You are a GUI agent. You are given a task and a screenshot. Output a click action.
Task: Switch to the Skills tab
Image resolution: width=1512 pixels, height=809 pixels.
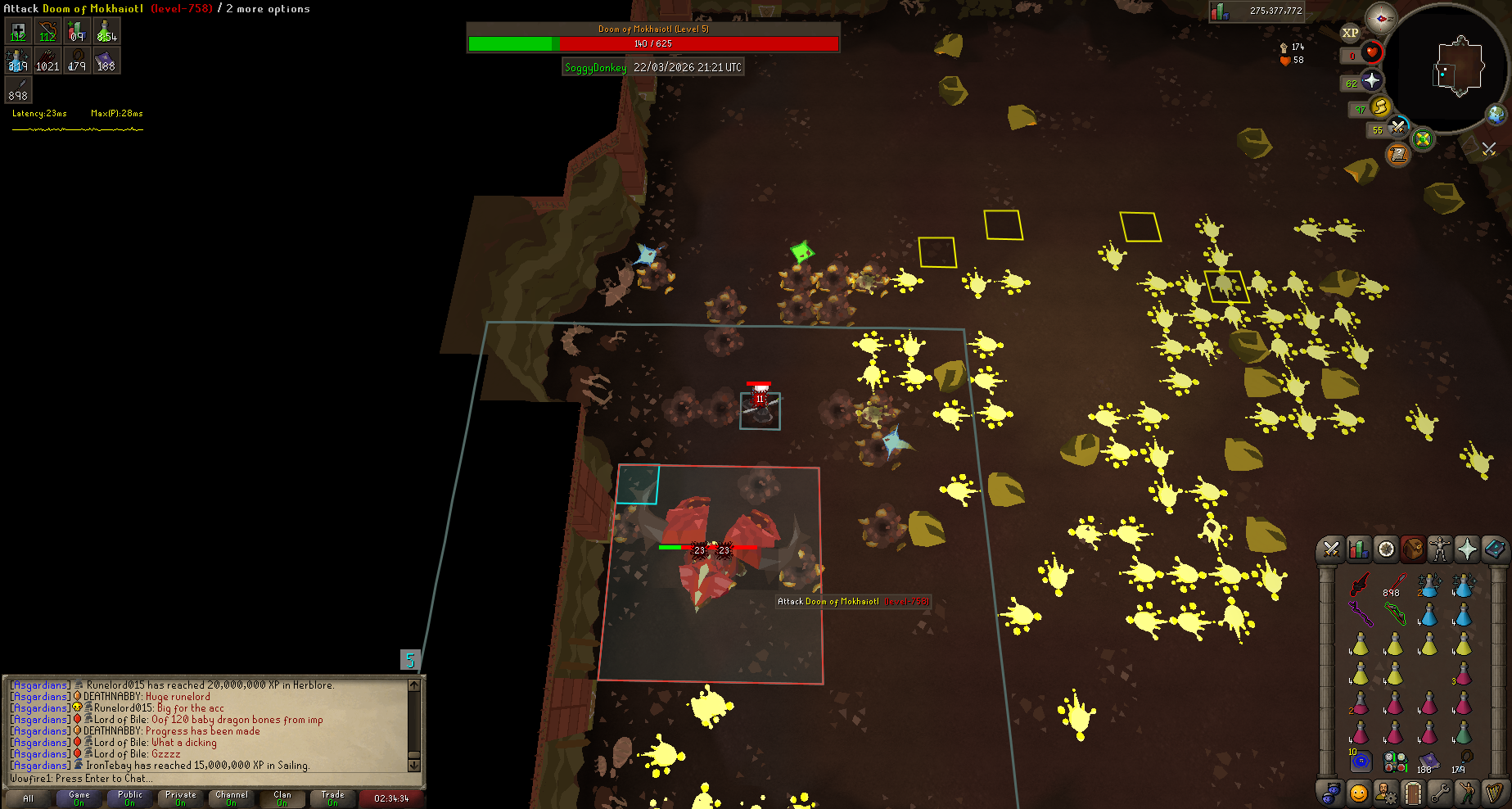pos(1359,549)
